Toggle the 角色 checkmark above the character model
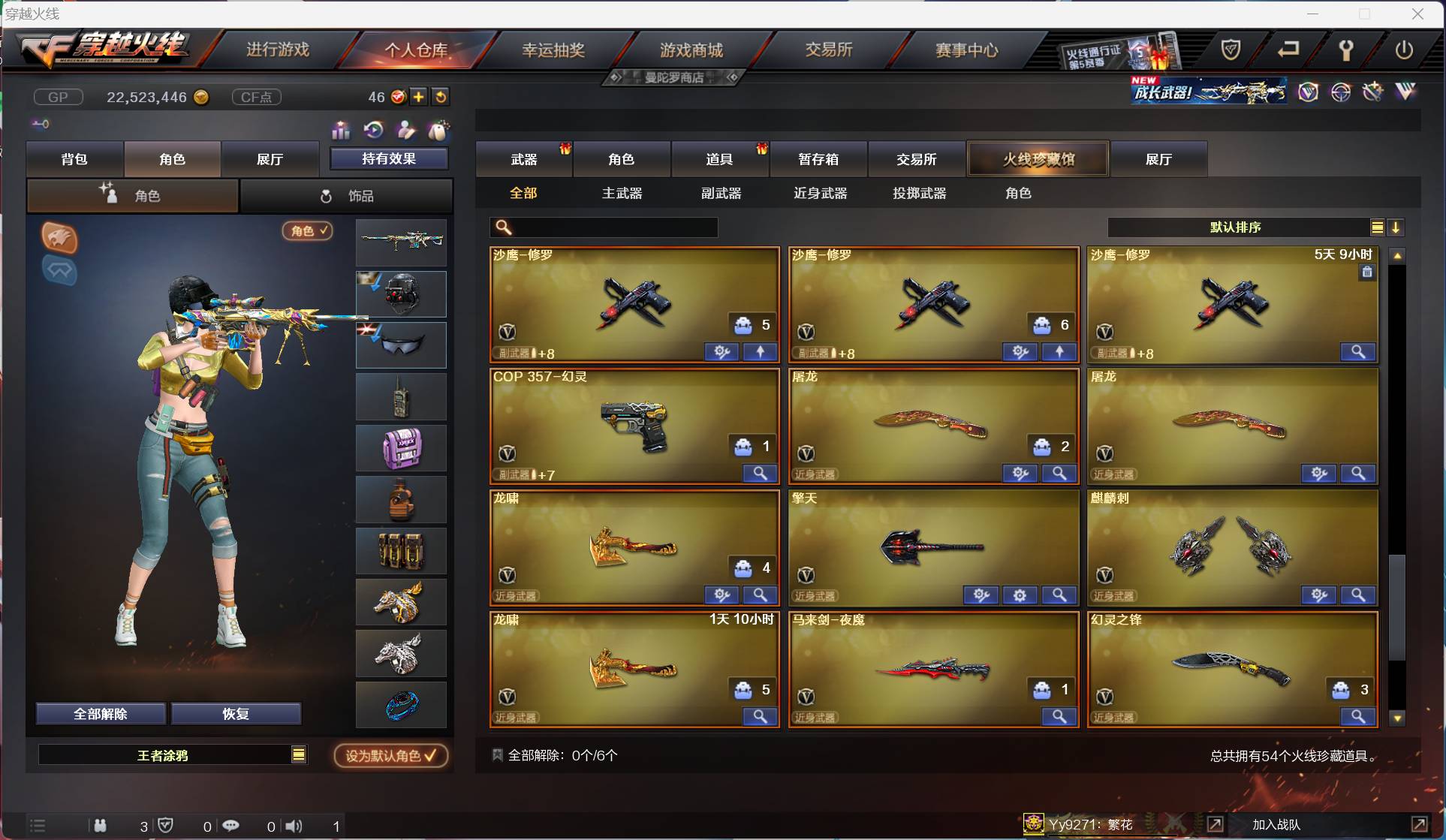 (x=307, y=230)
